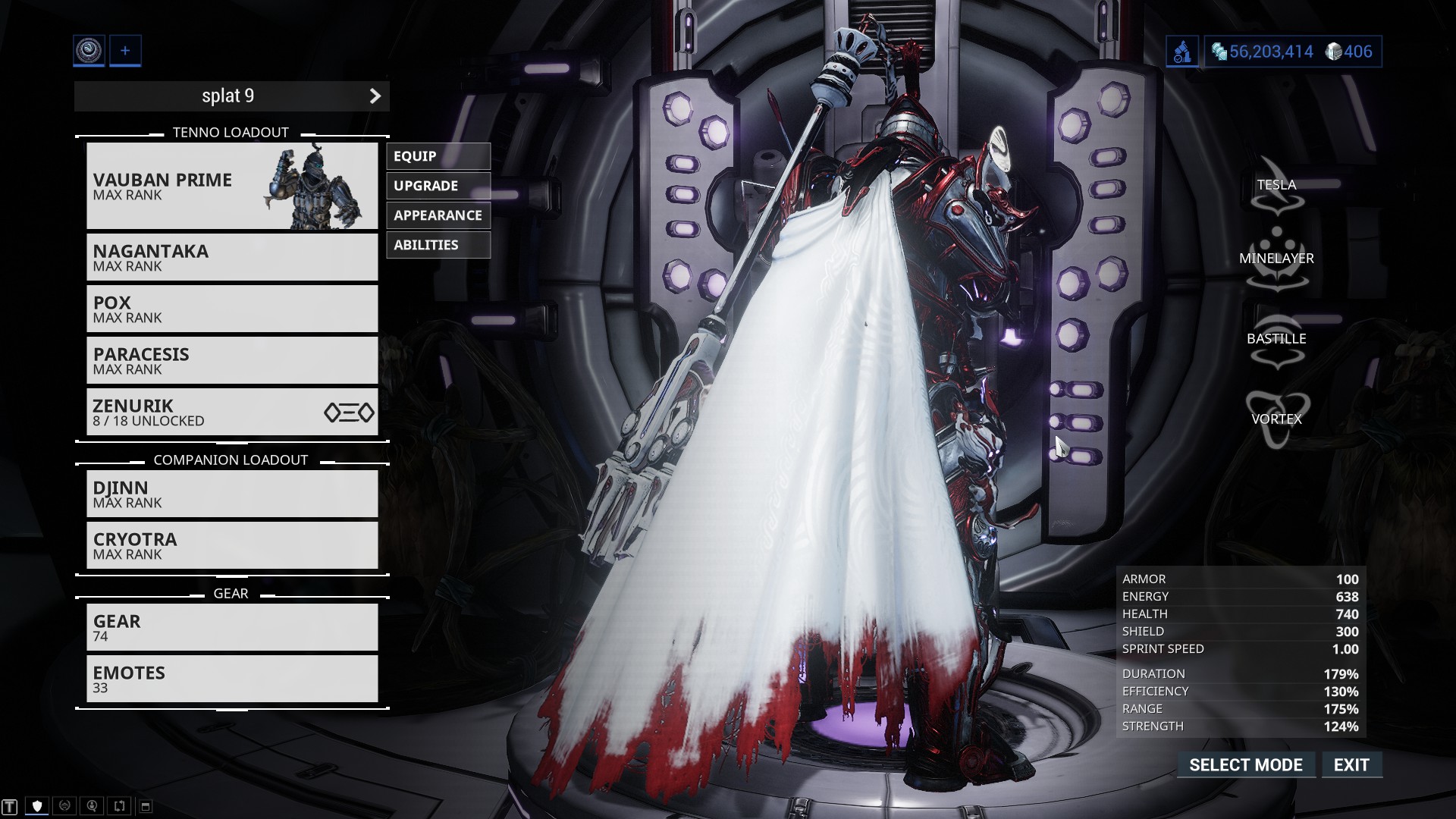This screenshot has width=1456, height=819.
Task: Select the Djinn companion slot
Action: (x=232, y=494)
